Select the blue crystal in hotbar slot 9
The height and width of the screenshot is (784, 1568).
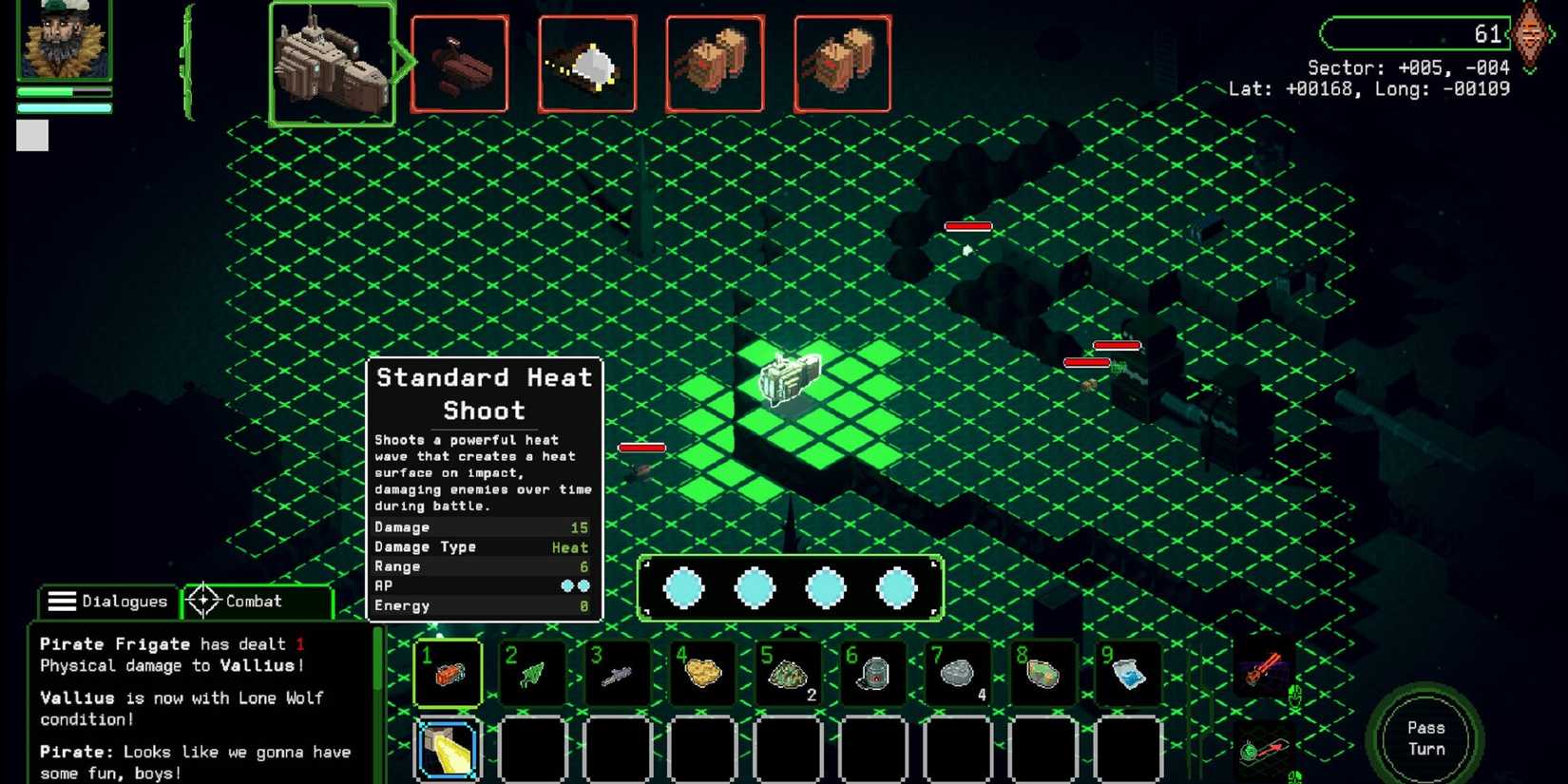(1127, 673)
